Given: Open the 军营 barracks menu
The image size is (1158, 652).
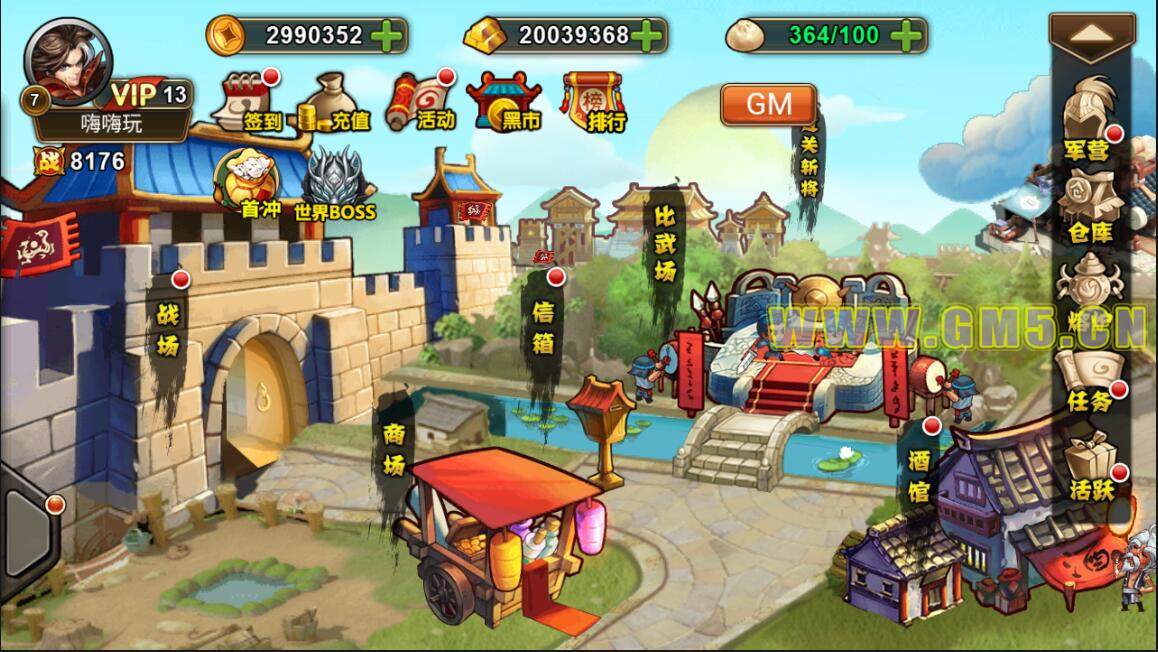Looking at the screenshot, I should coord(1088,121).
